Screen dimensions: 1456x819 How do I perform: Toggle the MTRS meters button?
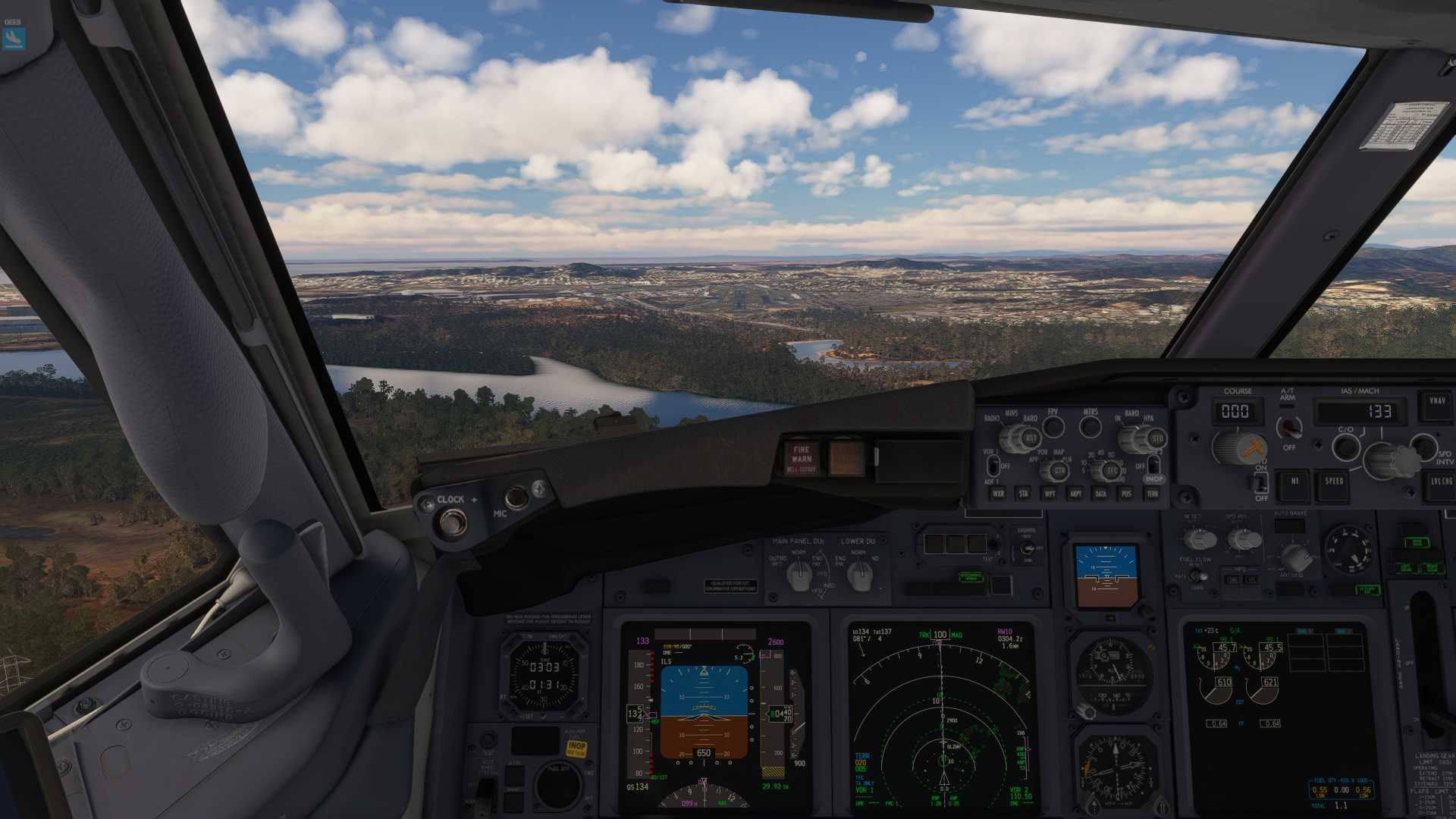click(1090, 427)
